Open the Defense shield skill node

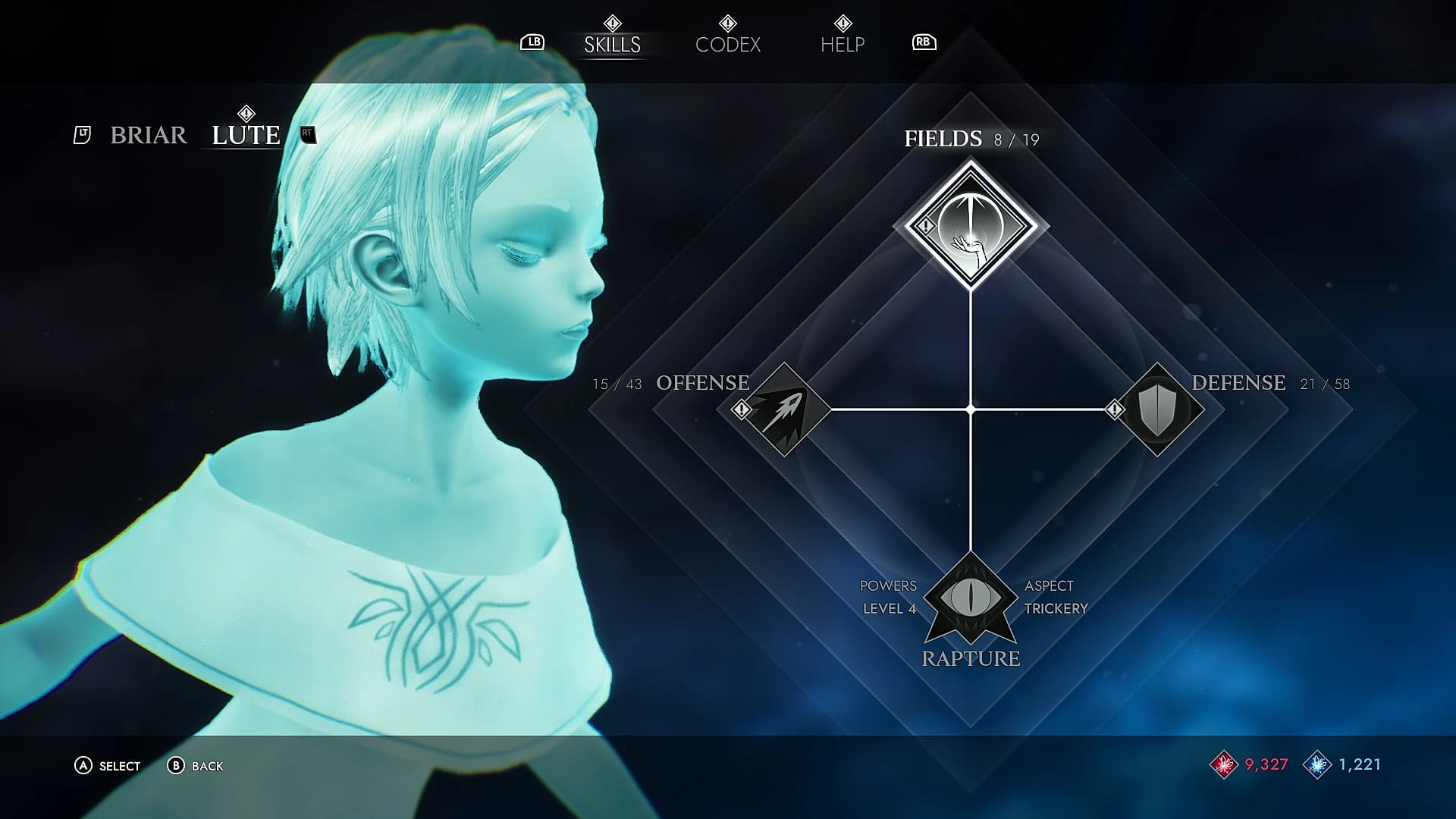pos(1157,409)
